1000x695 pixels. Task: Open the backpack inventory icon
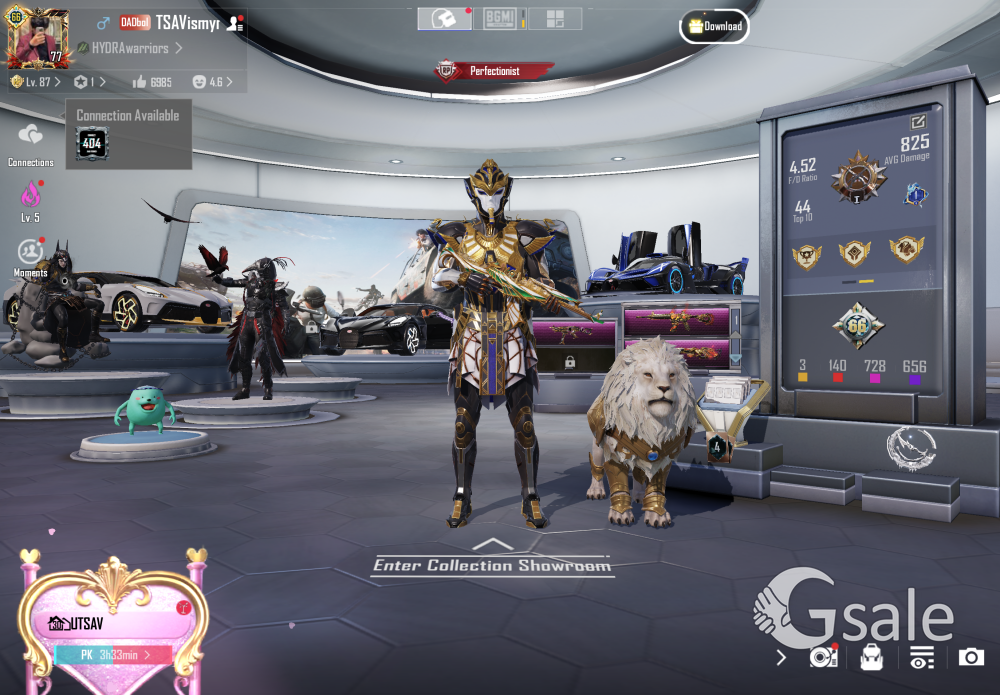(871, 657)
